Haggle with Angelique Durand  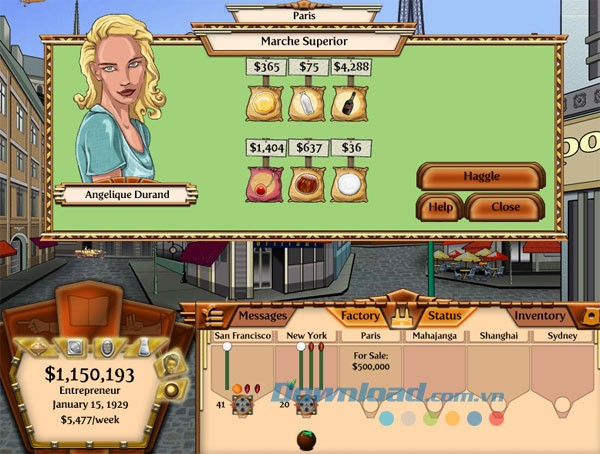coord(481,176)
